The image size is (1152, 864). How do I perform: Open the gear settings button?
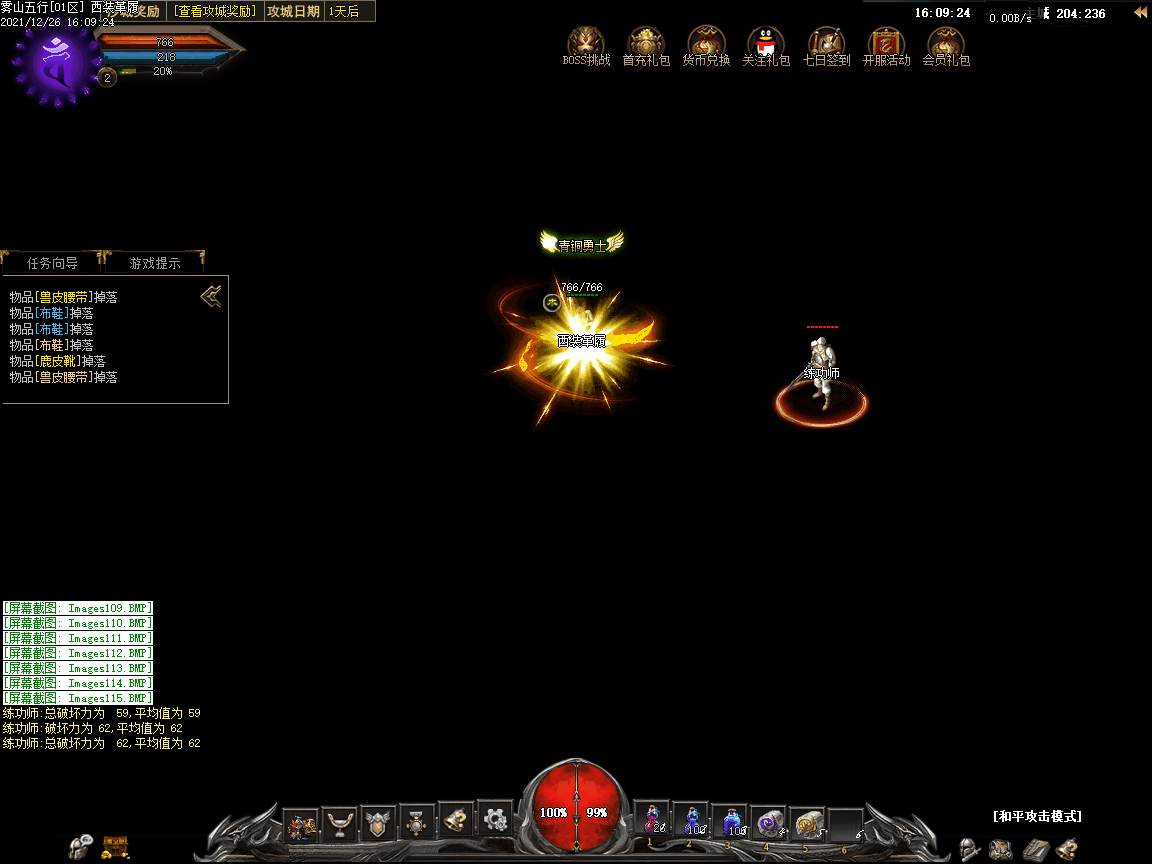(495, 820)
